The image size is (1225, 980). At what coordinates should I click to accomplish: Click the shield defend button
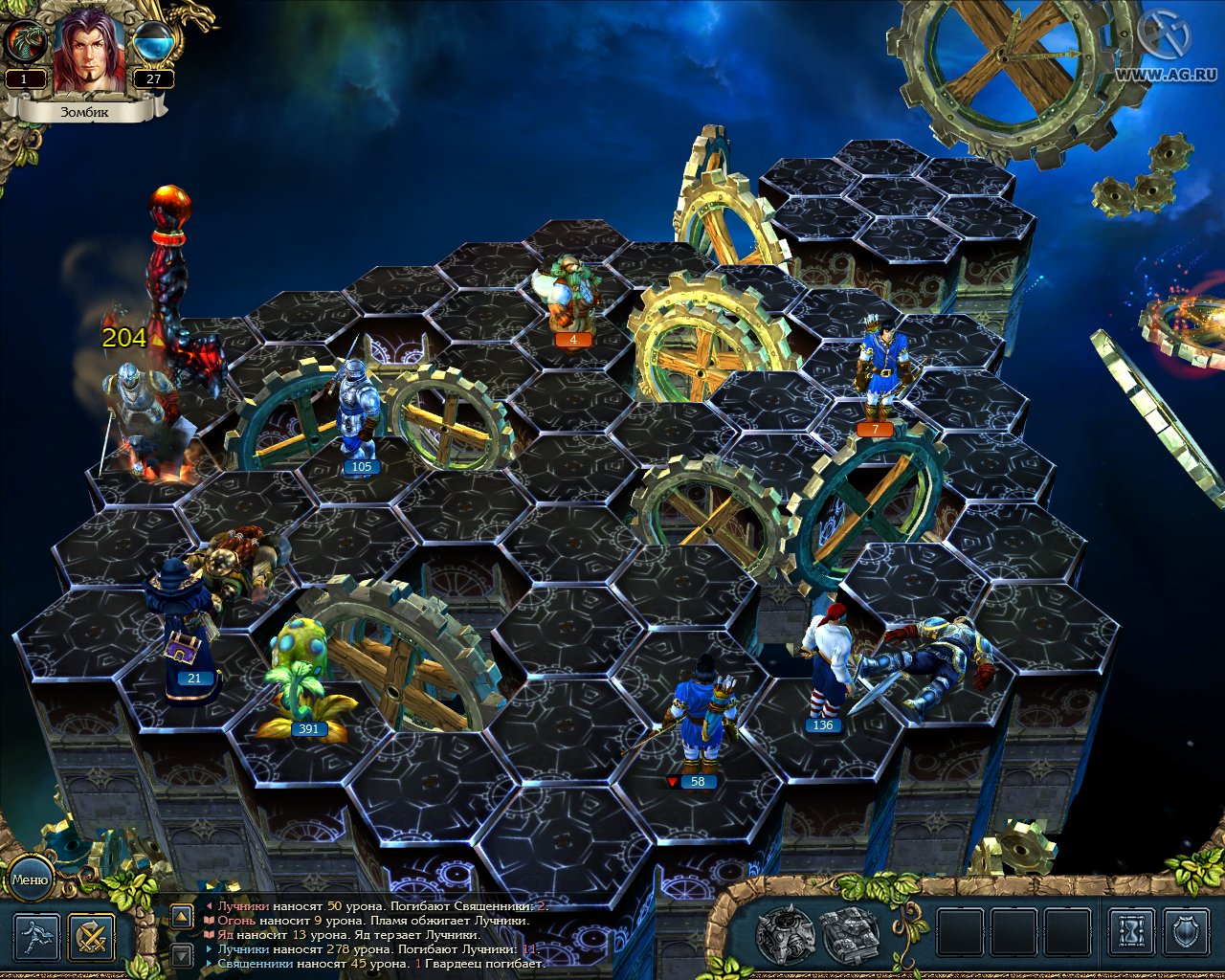pos(1187,931)
